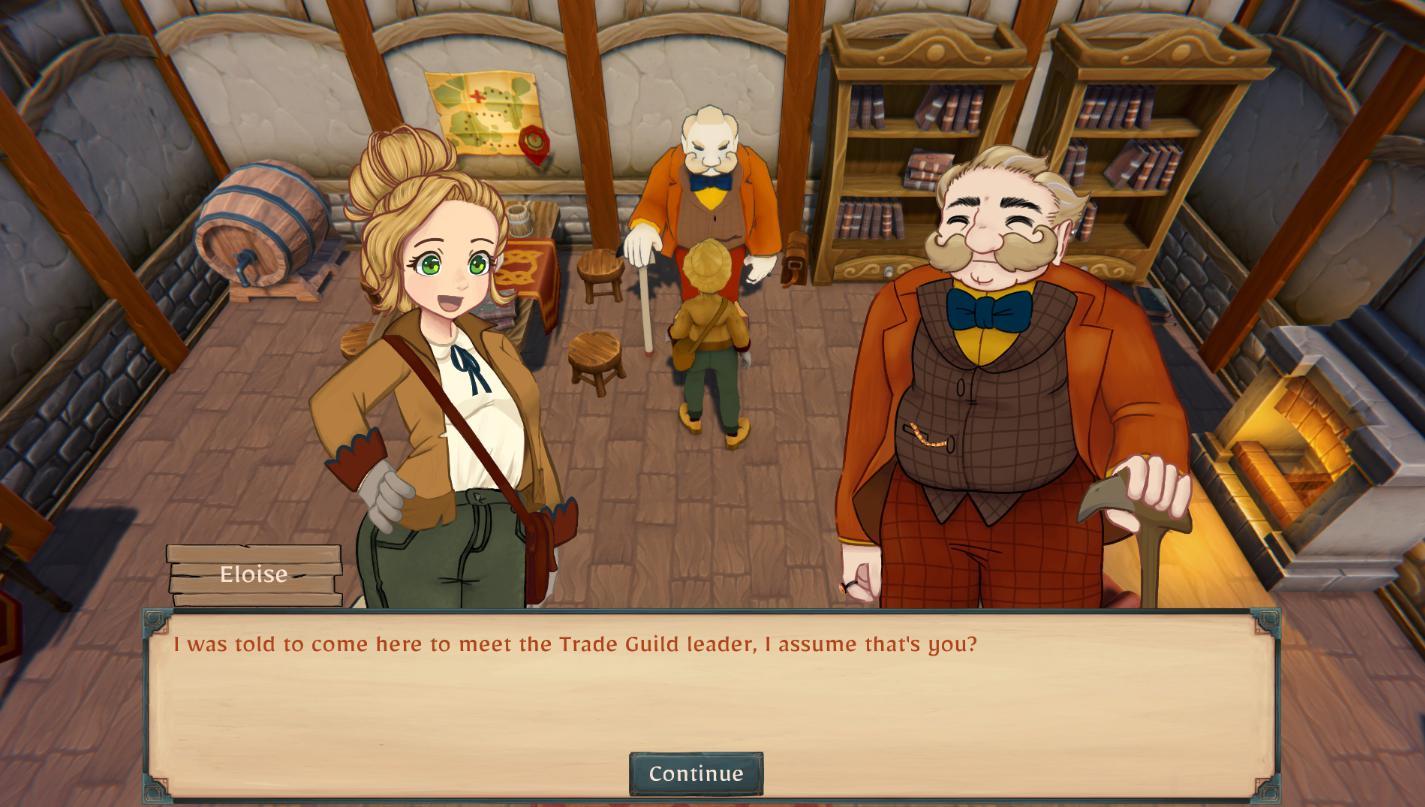The image size is (1425, 807).
Task: Continue the dialogue with Eloise
Action: [x=696, y=774]
